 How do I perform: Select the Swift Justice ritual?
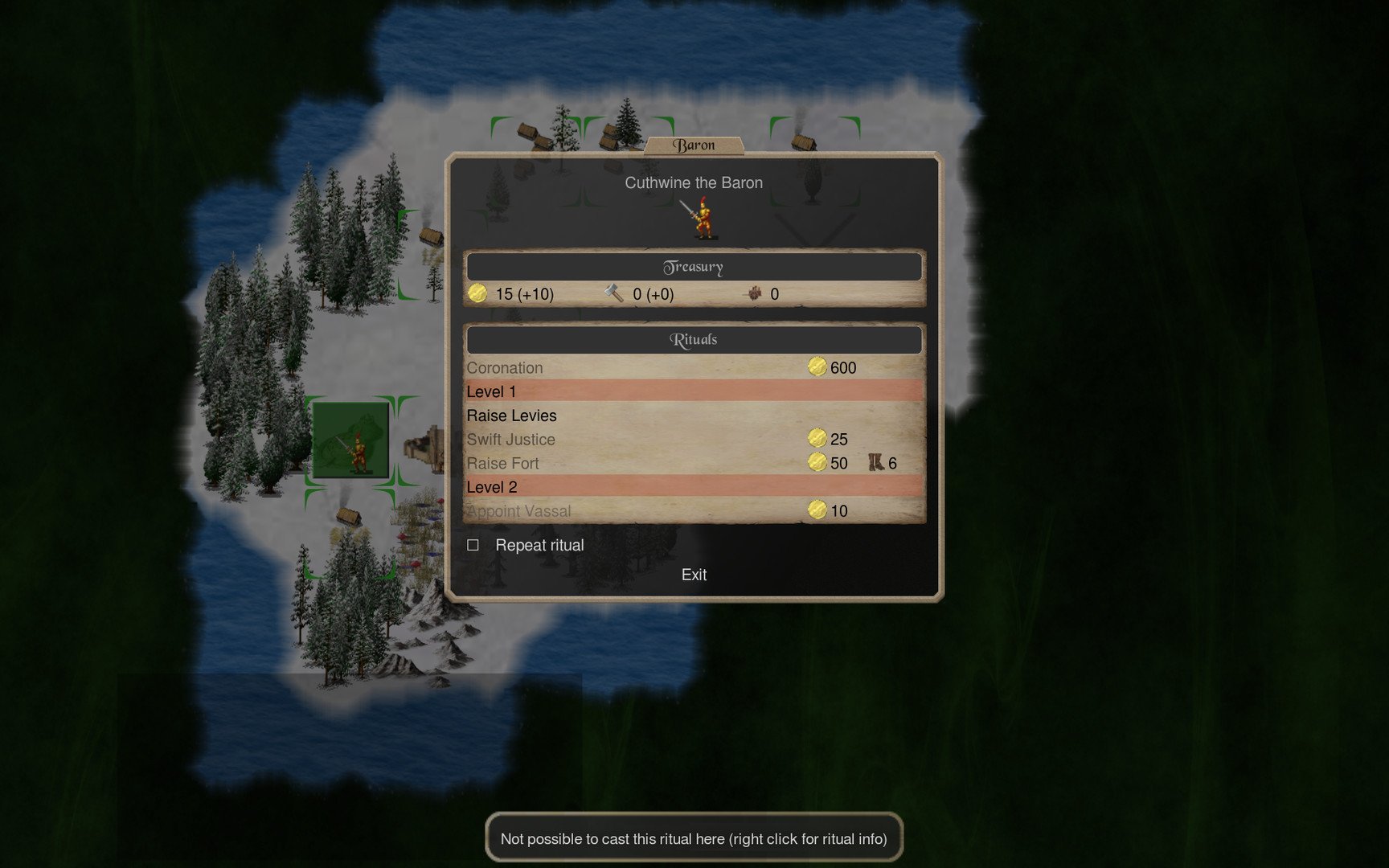(x=511, y=440)
